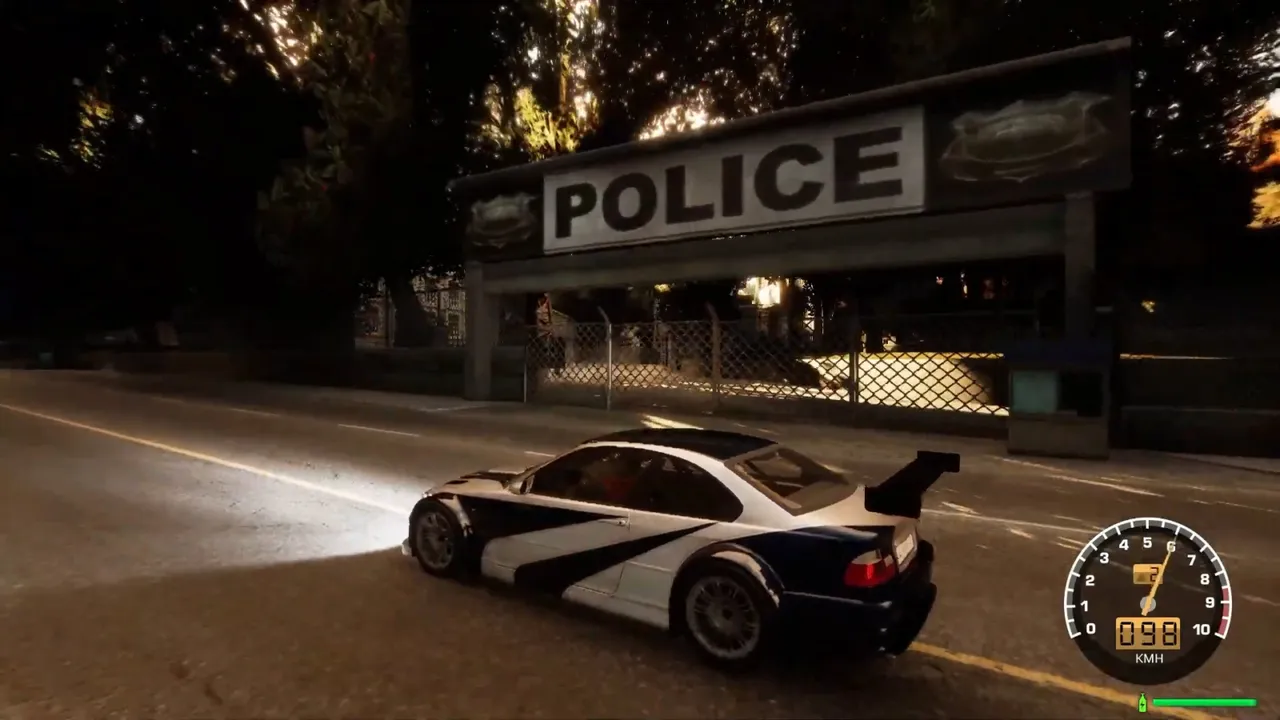The image size is (1280, 720).
Task: Click the nitrous bottle icon
Action: point(1142,702)
